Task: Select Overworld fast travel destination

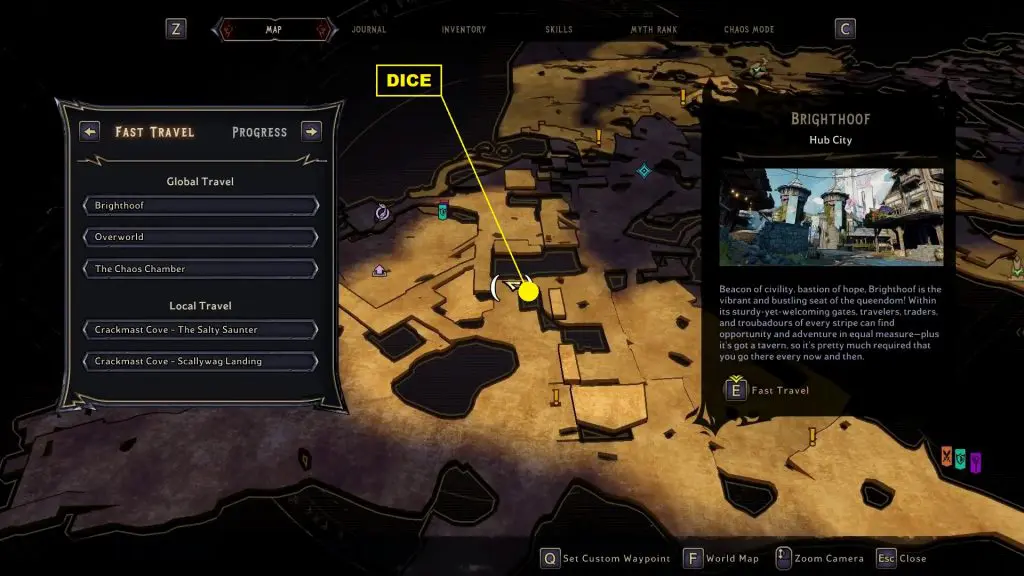Action: [x=201, y=237]
